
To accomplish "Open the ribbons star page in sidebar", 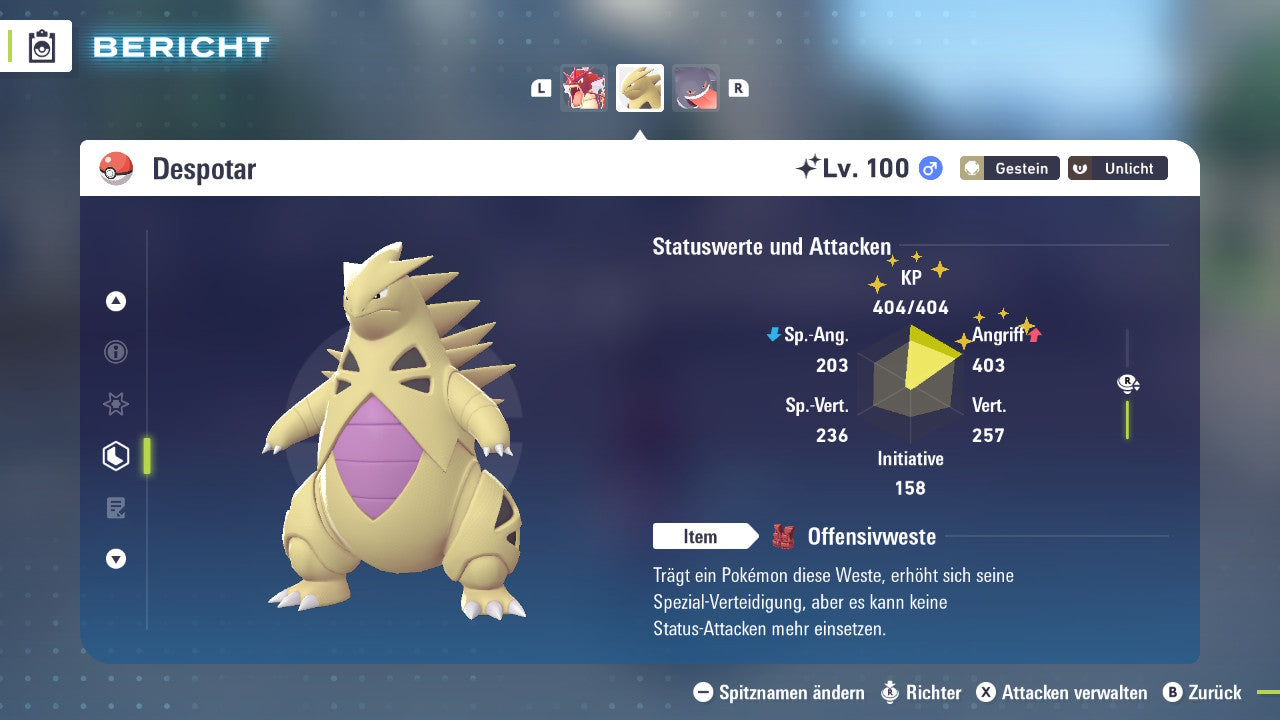I will (116, 404).
